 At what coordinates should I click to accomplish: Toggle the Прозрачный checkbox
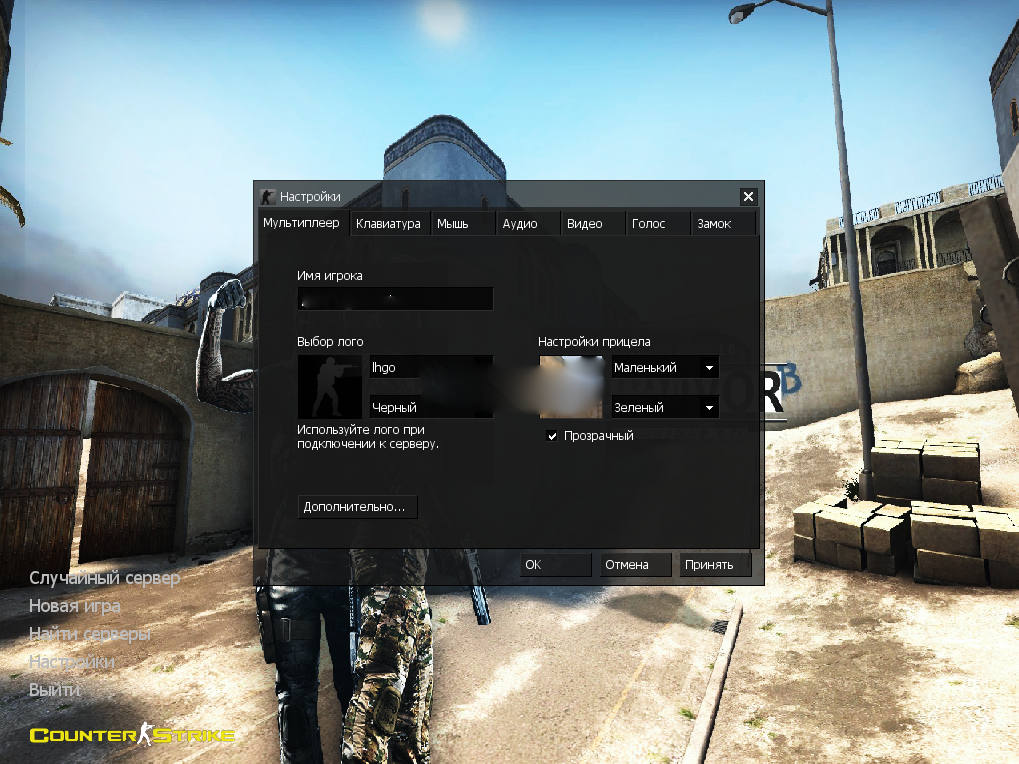click(x=552, y=436)
